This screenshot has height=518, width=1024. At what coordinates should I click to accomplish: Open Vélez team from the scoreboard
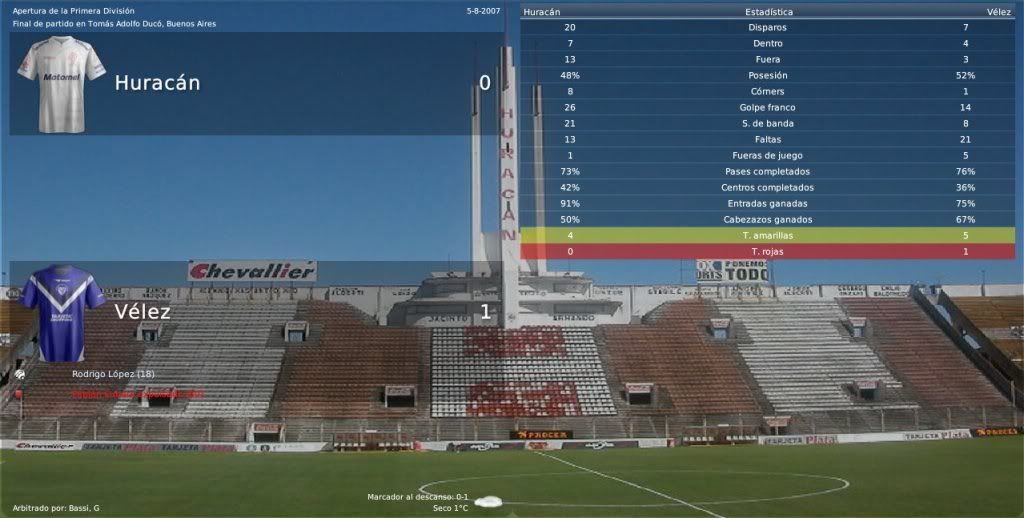click(x=142, y=311)
